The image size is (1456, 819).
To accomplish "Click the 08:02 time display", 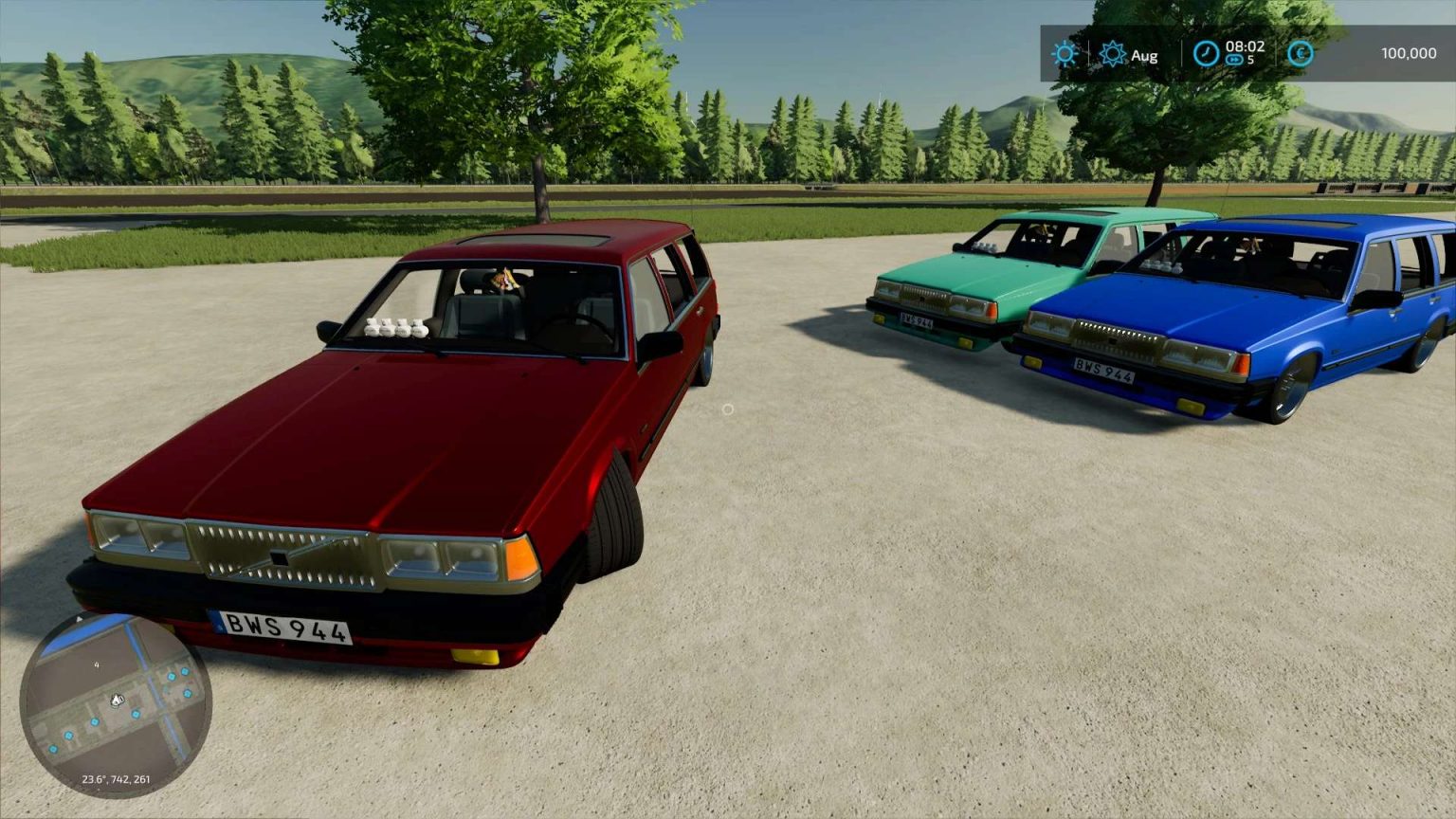I will 1246,47.
